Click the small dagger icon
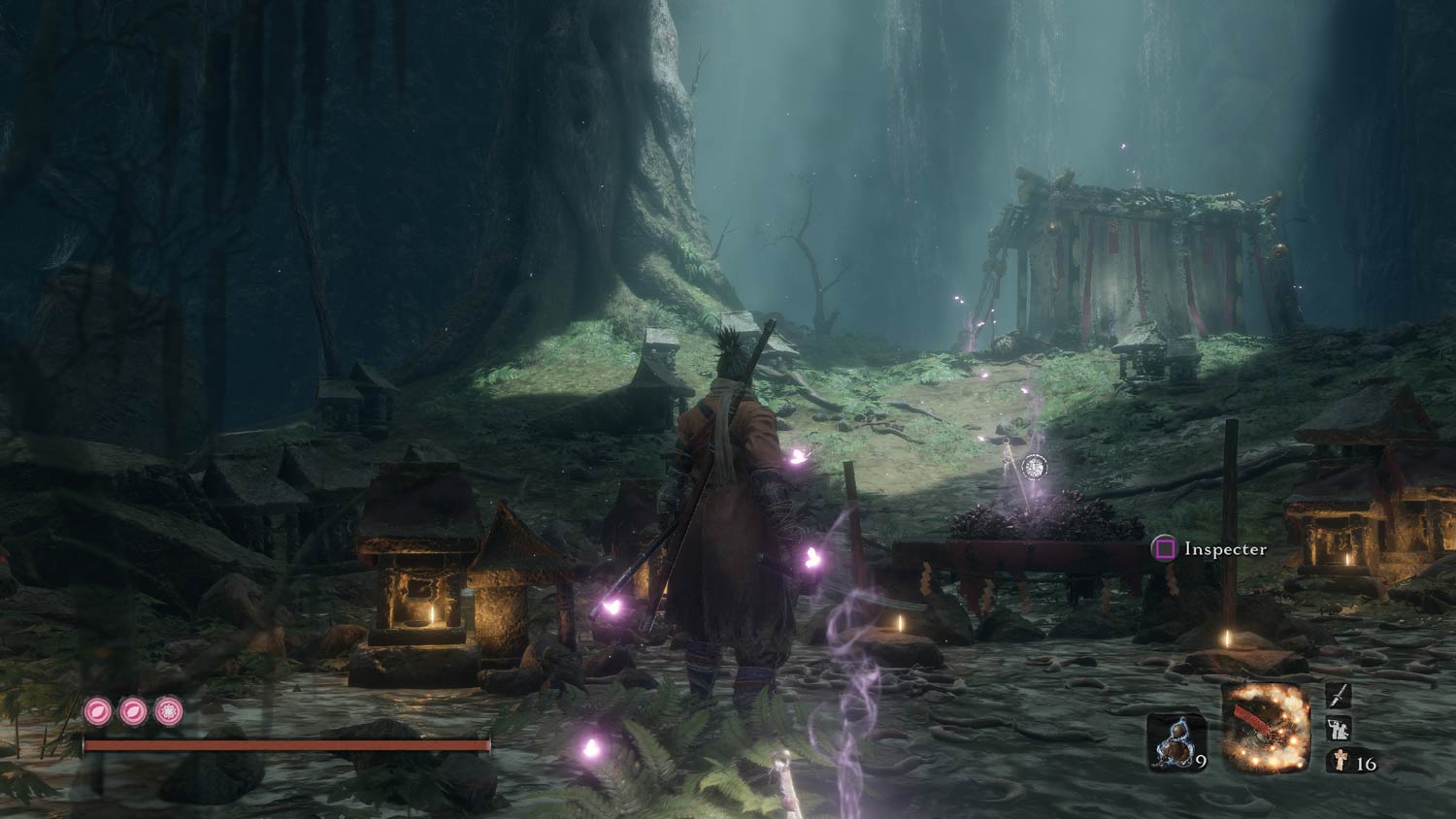 [x=1340, y=695]
